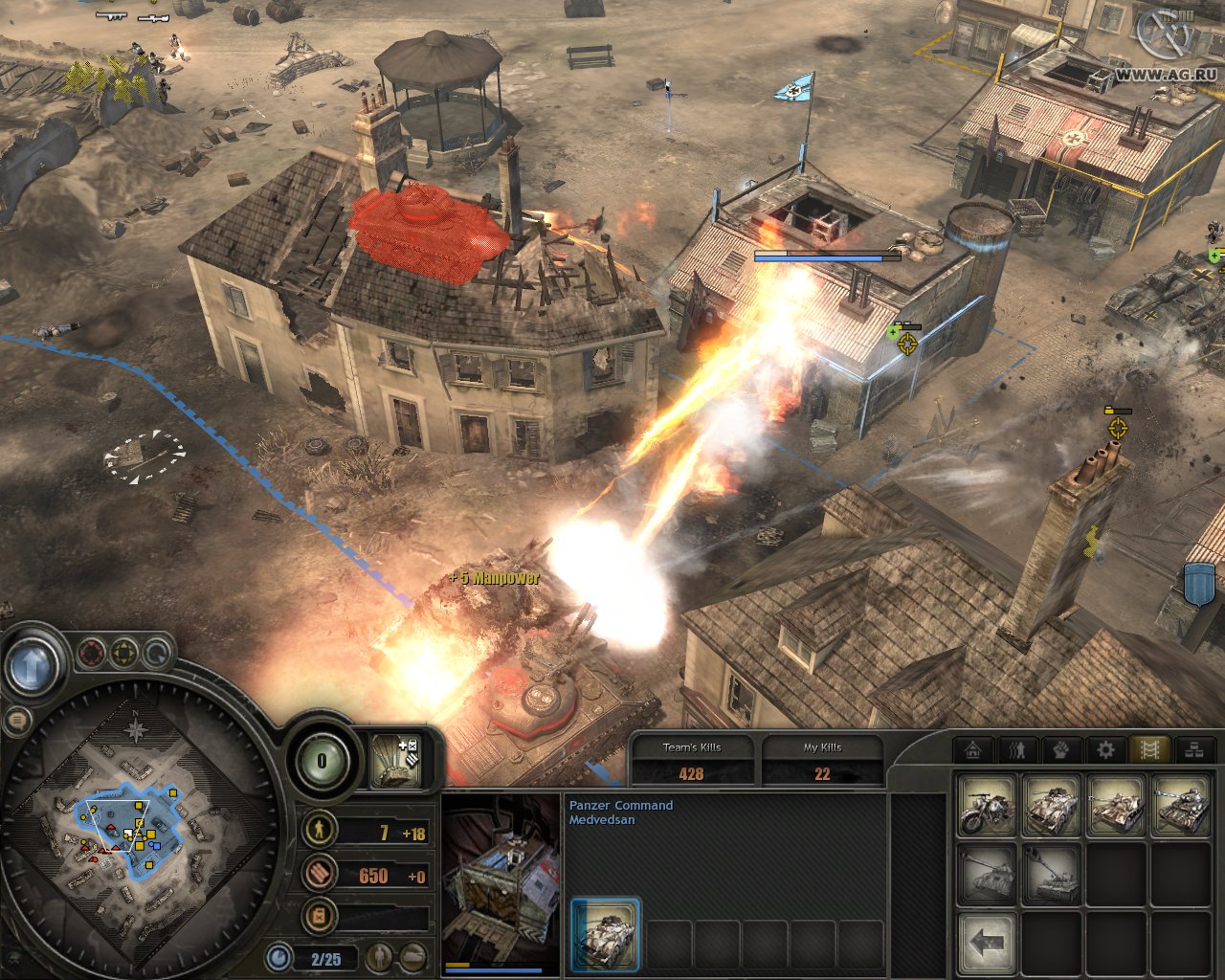Open the chat message button

click(x=16, y=721)
